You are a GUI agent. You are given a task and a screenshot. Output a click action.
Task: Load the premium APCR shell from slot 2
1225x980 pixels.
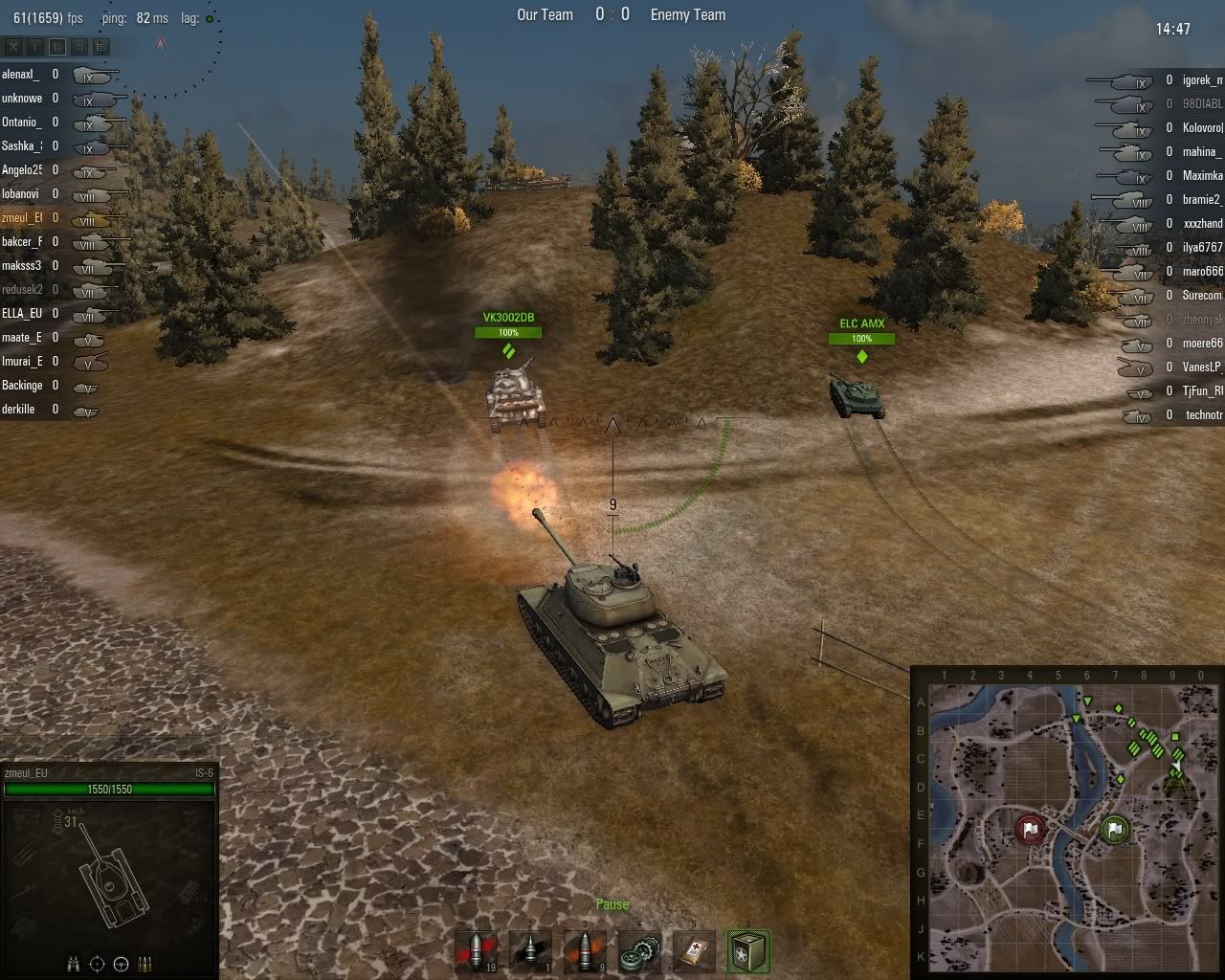(530, 950)
